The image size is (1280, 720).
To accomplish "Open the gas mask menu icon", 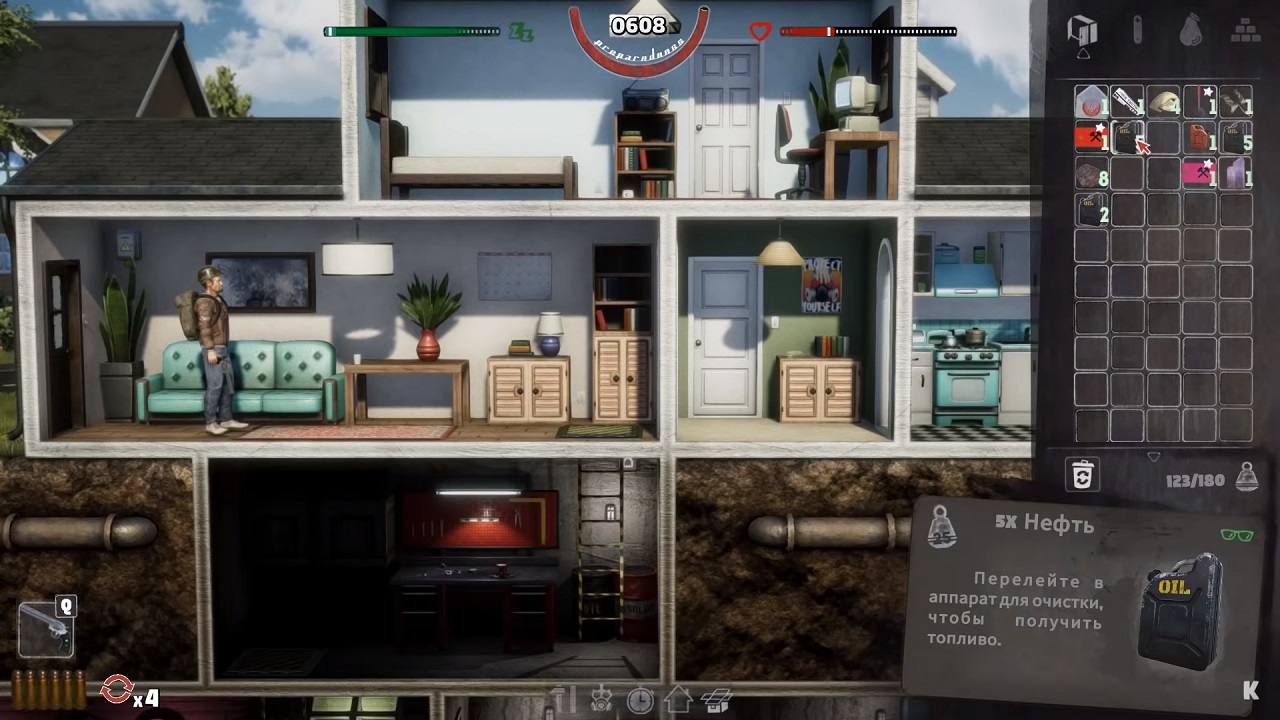I will (x=603, y=700).
